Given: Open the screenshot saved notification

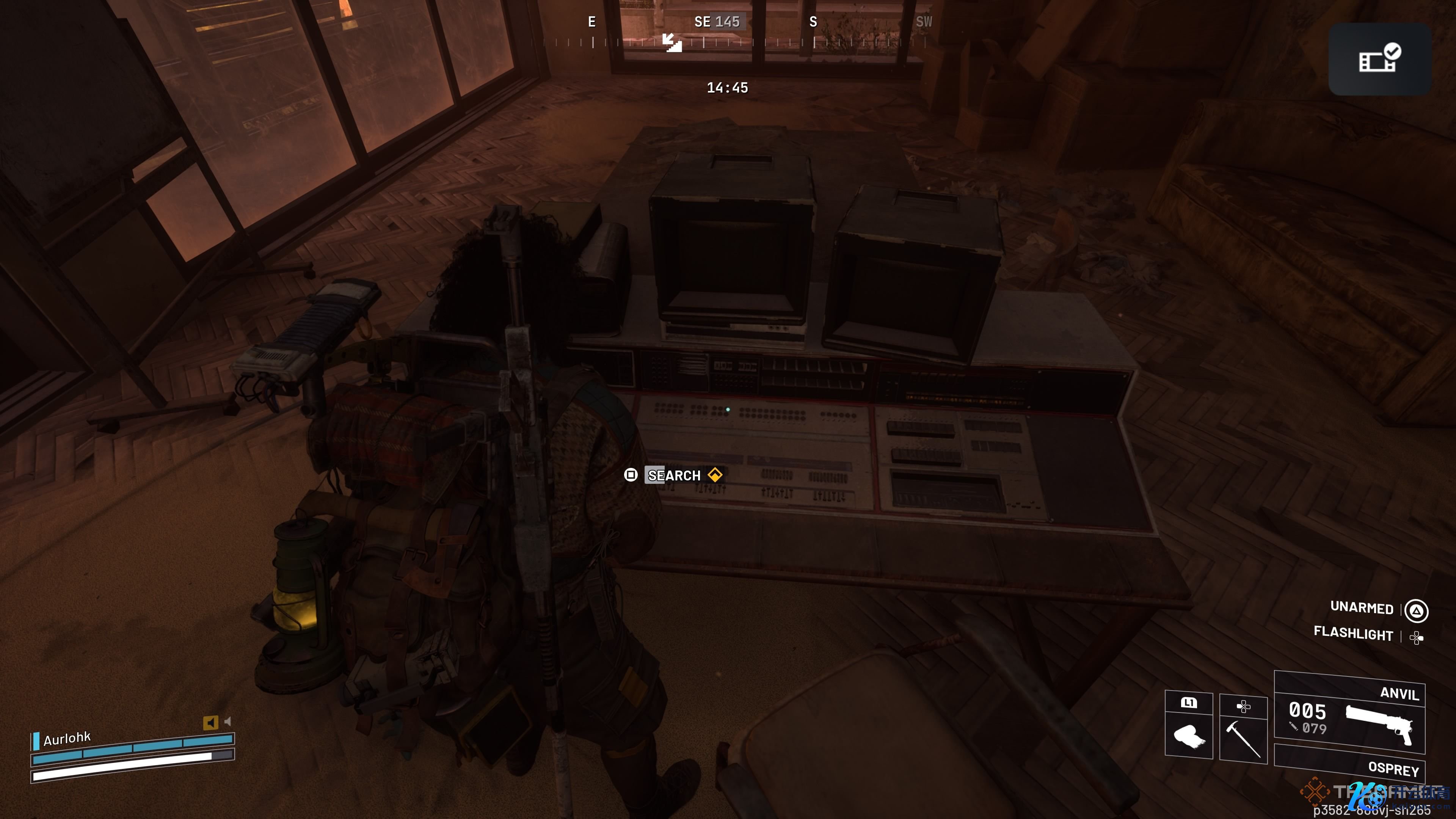Looking at the screenshot, I should click(1379, 60).
